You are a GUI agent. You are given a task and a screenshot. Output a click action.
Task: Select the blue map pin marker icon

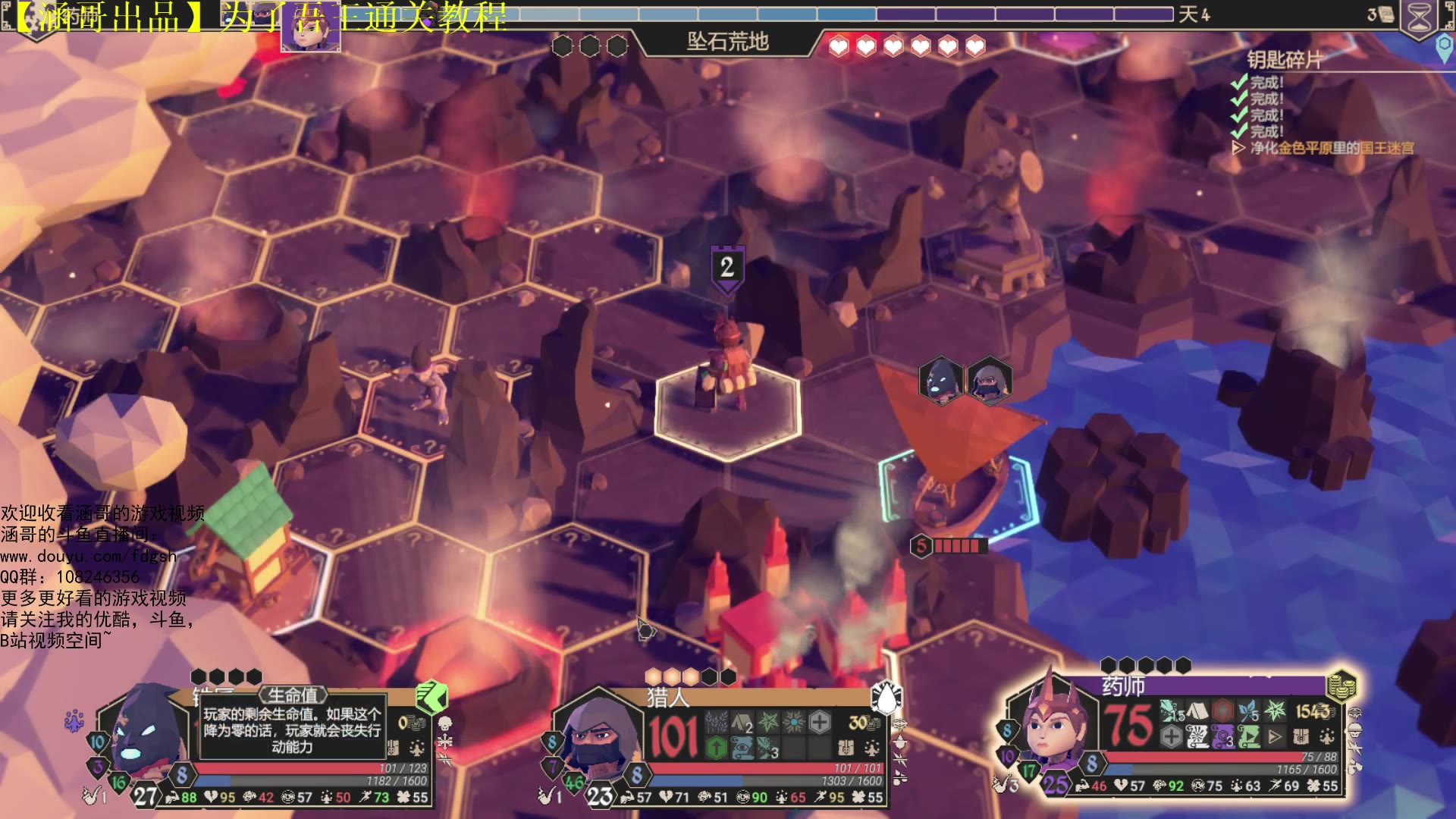click(1445, 47)
